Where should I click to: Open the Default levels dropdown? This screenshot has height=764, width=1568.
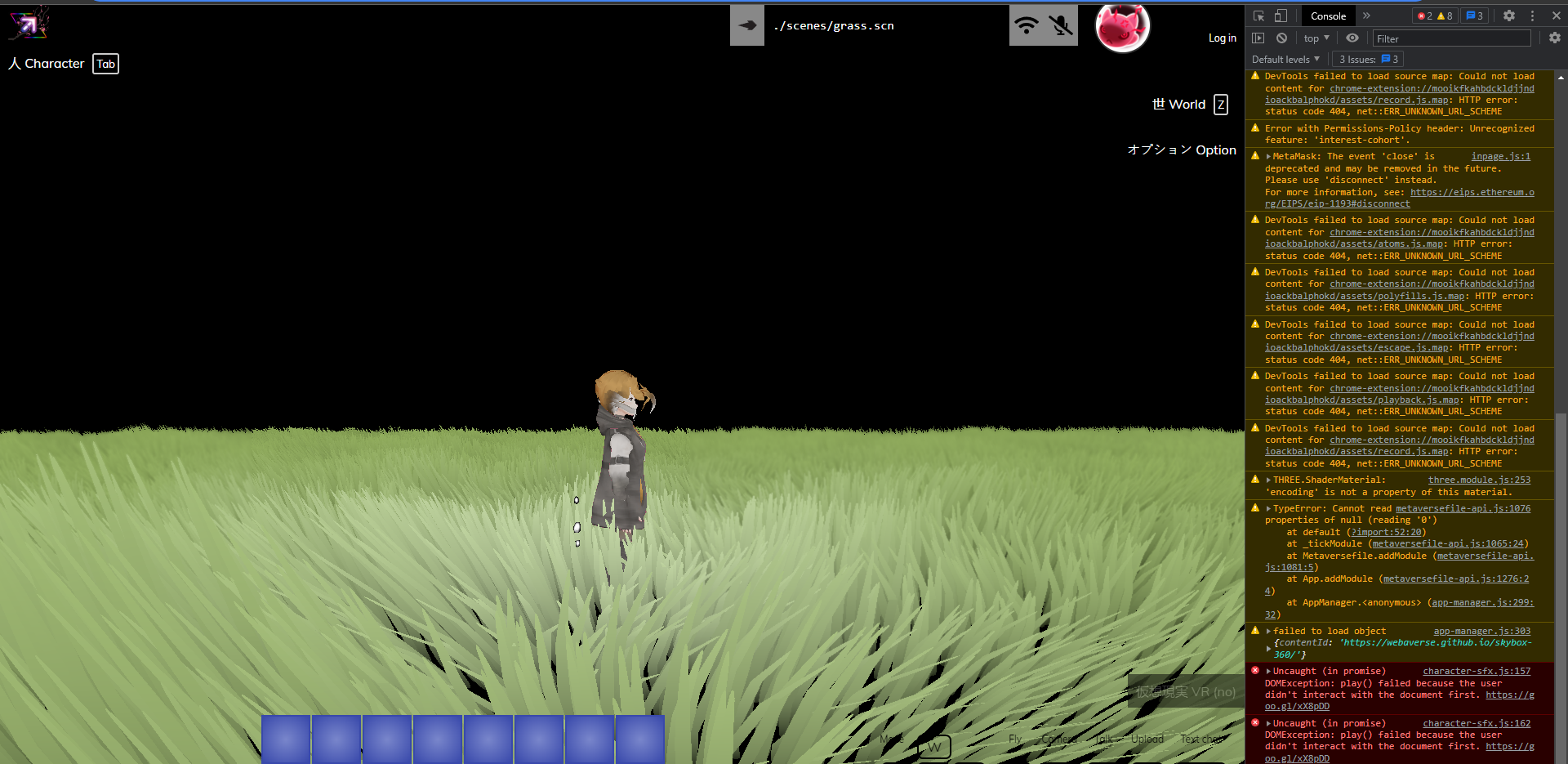1285,59
